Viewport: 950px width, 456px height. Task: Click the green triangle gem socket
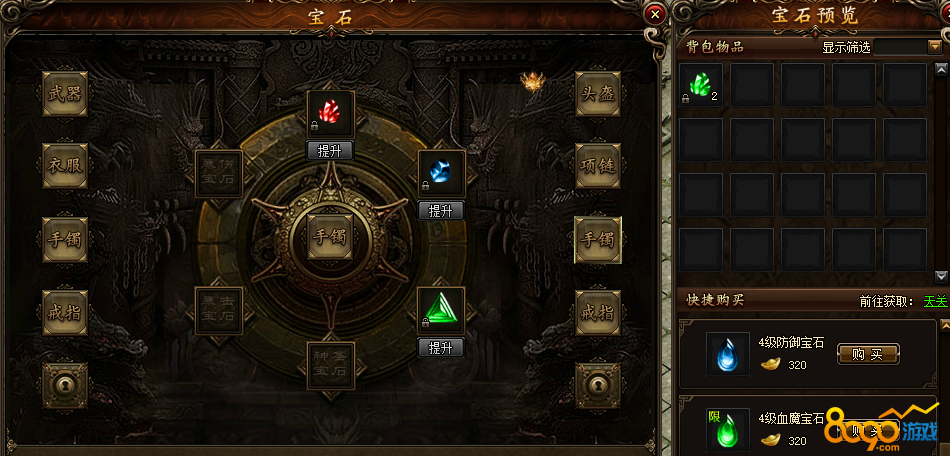(441, 310)
